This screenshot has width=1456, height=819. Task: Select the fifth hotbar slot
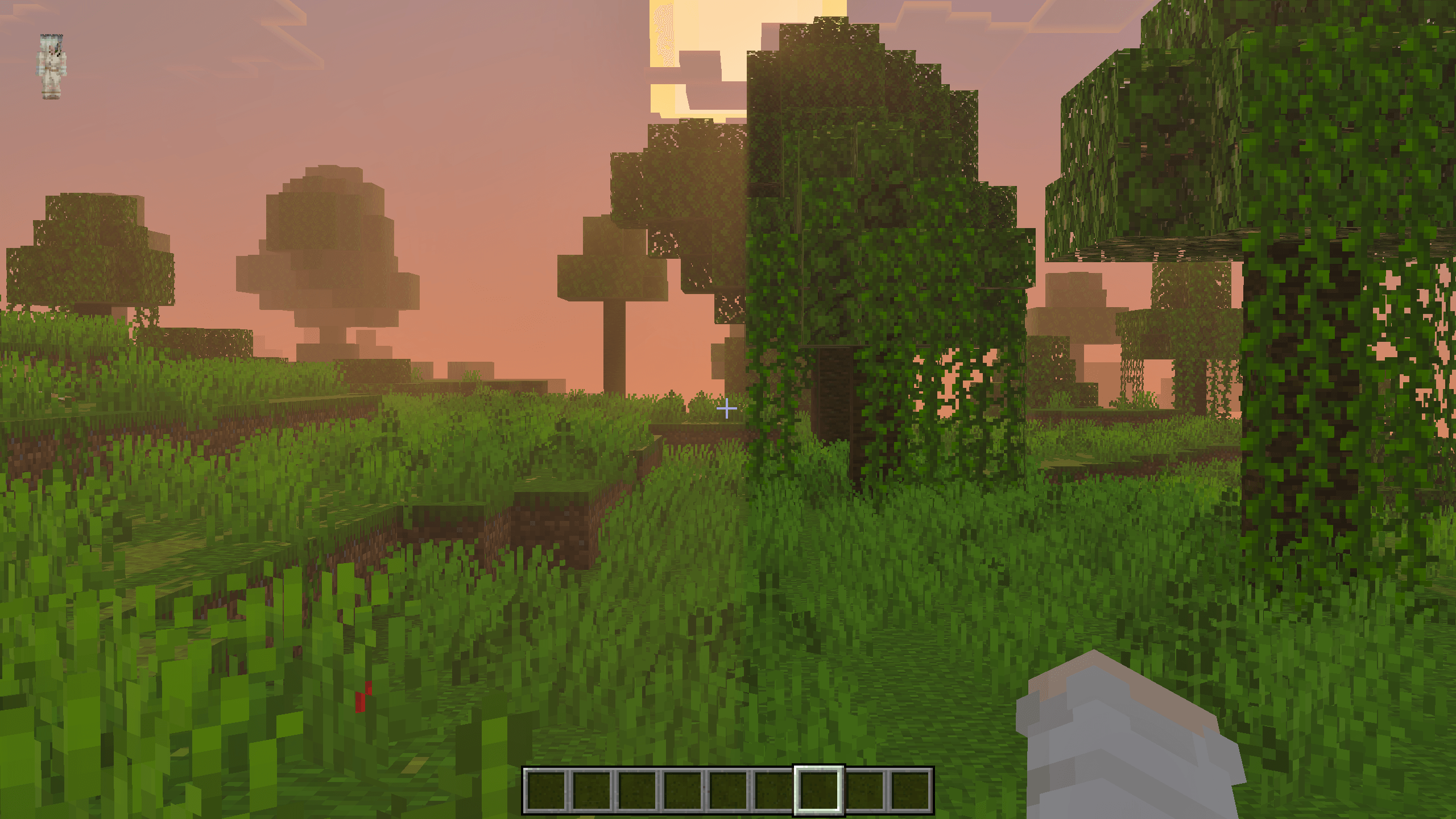728,791
